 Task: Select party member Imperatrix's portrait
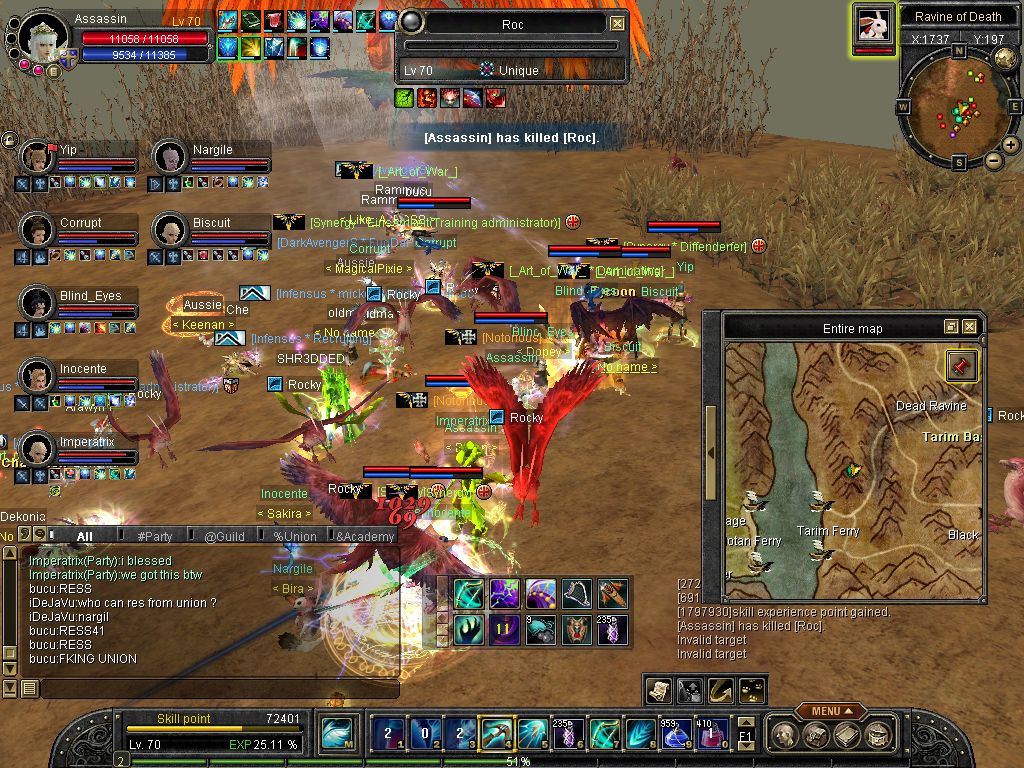38,449
